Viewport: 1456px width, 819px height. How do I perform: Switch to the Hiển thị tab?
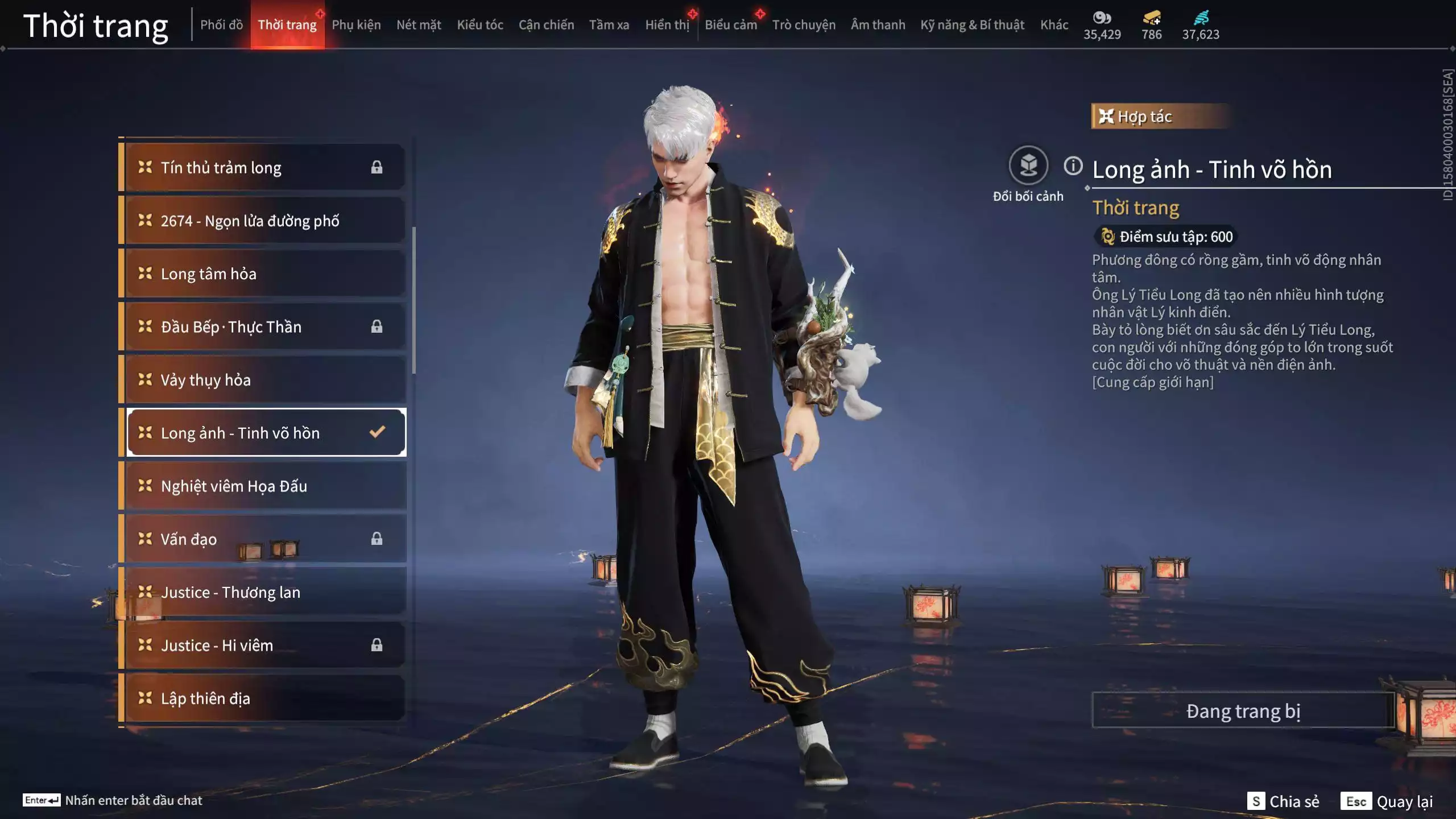[x=667, y=25]
